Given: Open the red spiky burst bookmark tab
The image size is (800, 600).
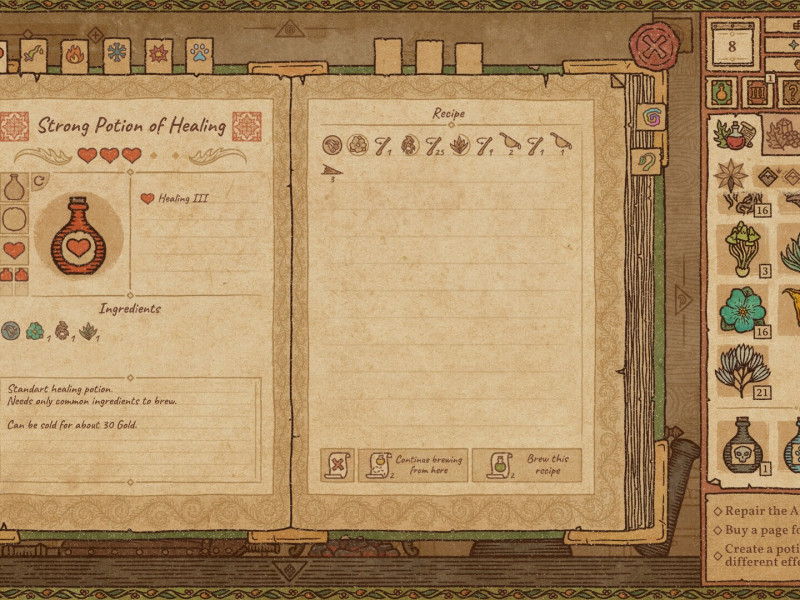Looking at the screenshot, I should pyautogui.click(x=158, y=54).
